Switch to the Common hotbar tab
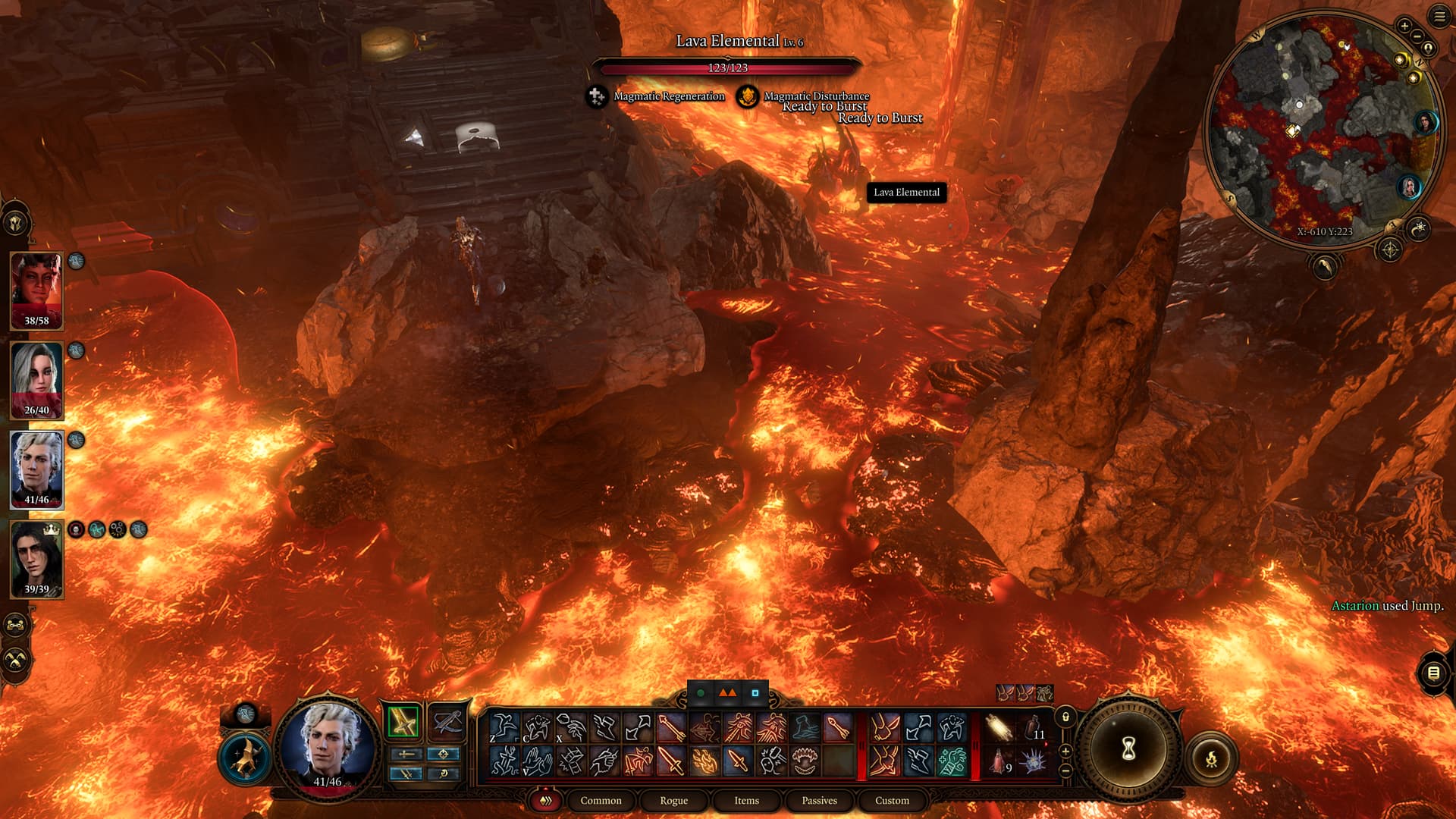Viewport: 1456px width, 819px height. point(601,801)
